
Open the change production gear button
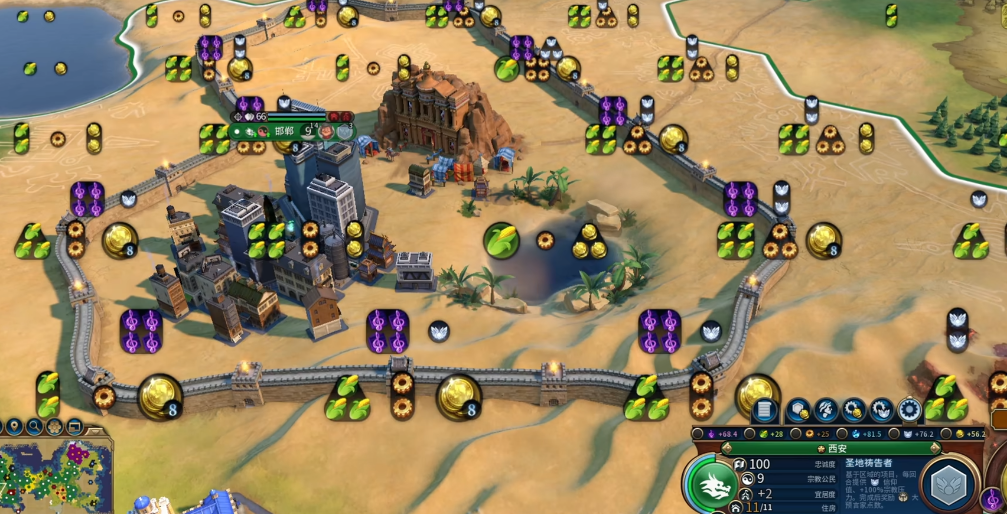(x=909, y=410)
